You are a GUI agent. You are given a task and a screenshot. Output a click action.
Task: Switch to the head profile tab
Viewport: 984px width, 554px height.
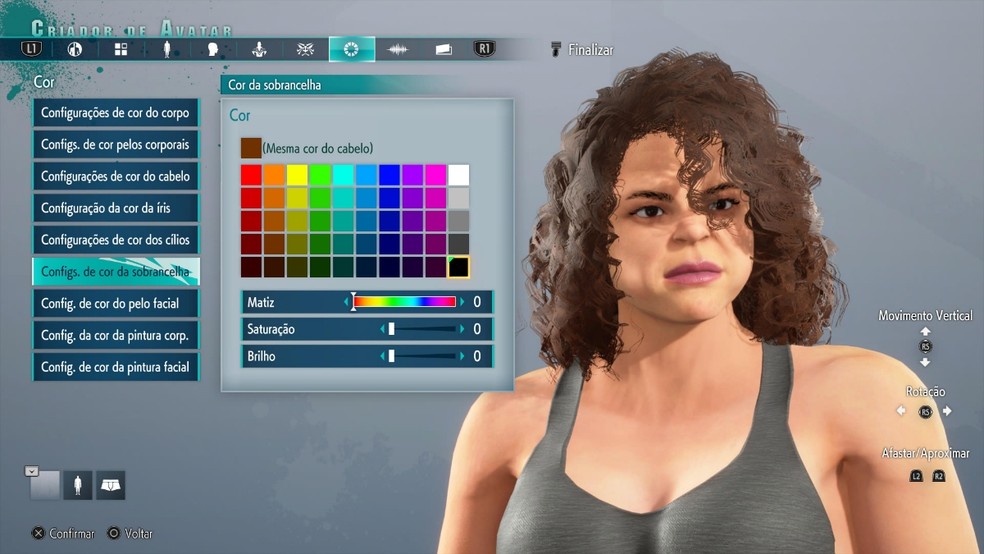(212, 49)
